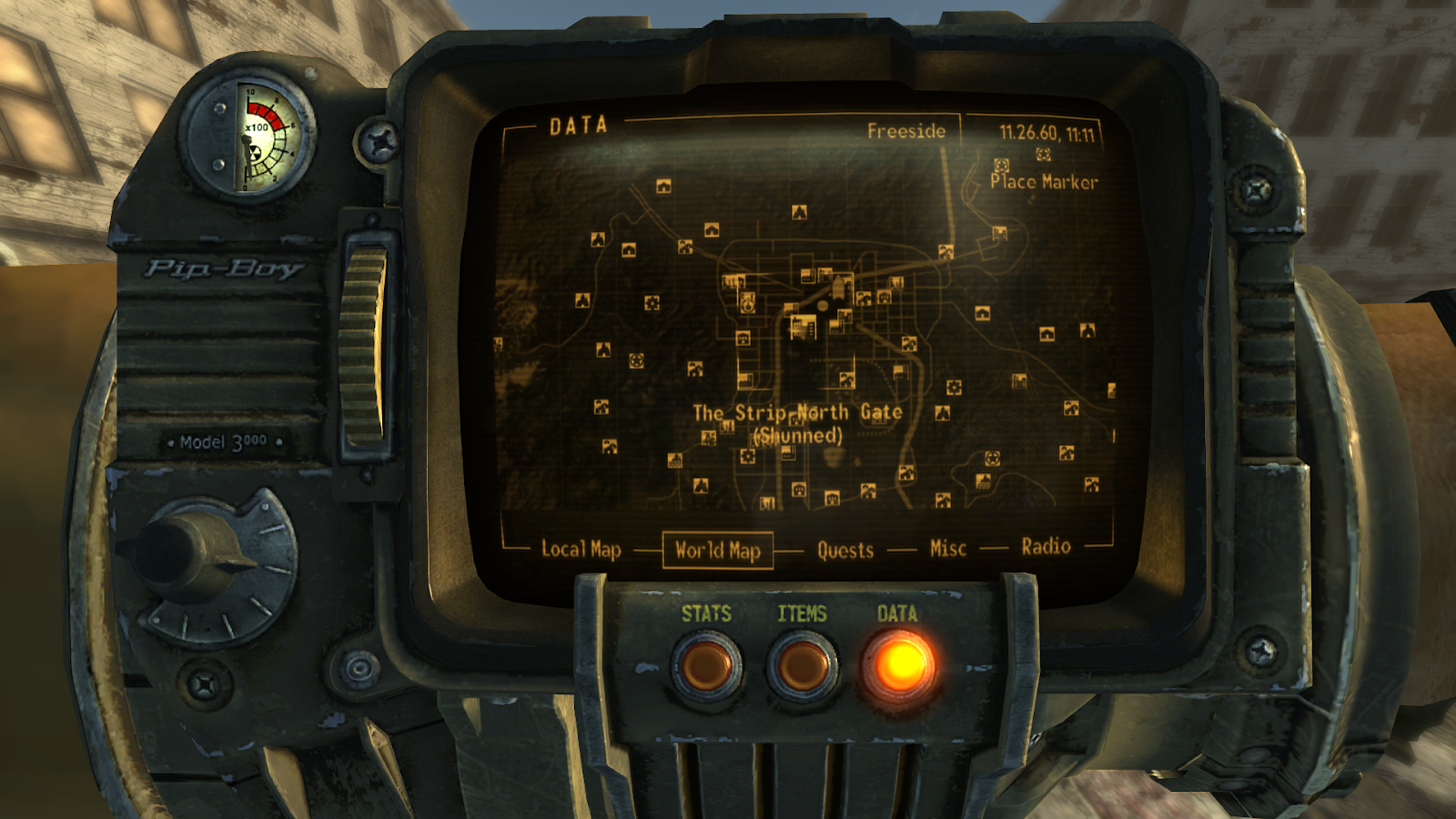Image resolution: width=1456 pixels, height=819 pixels.
Task: Click the factory marker northwest of the player arrow
Action: [808, 277]
